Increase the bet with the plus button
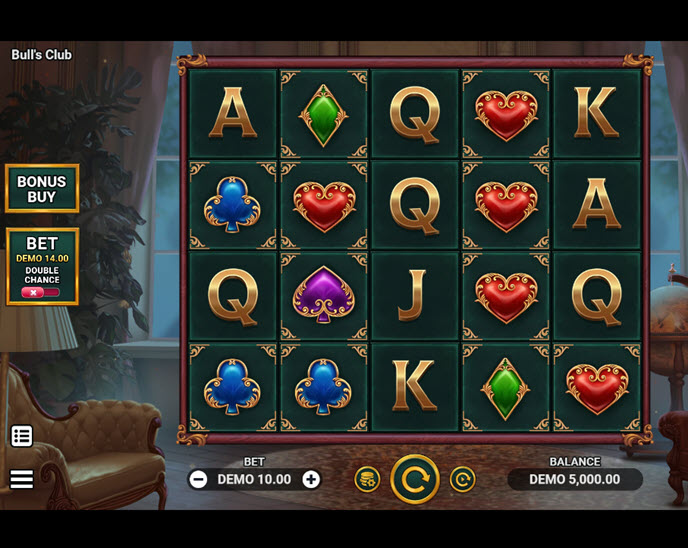The height and width of the screenshot is (548, 688). (x=311, y=480)
